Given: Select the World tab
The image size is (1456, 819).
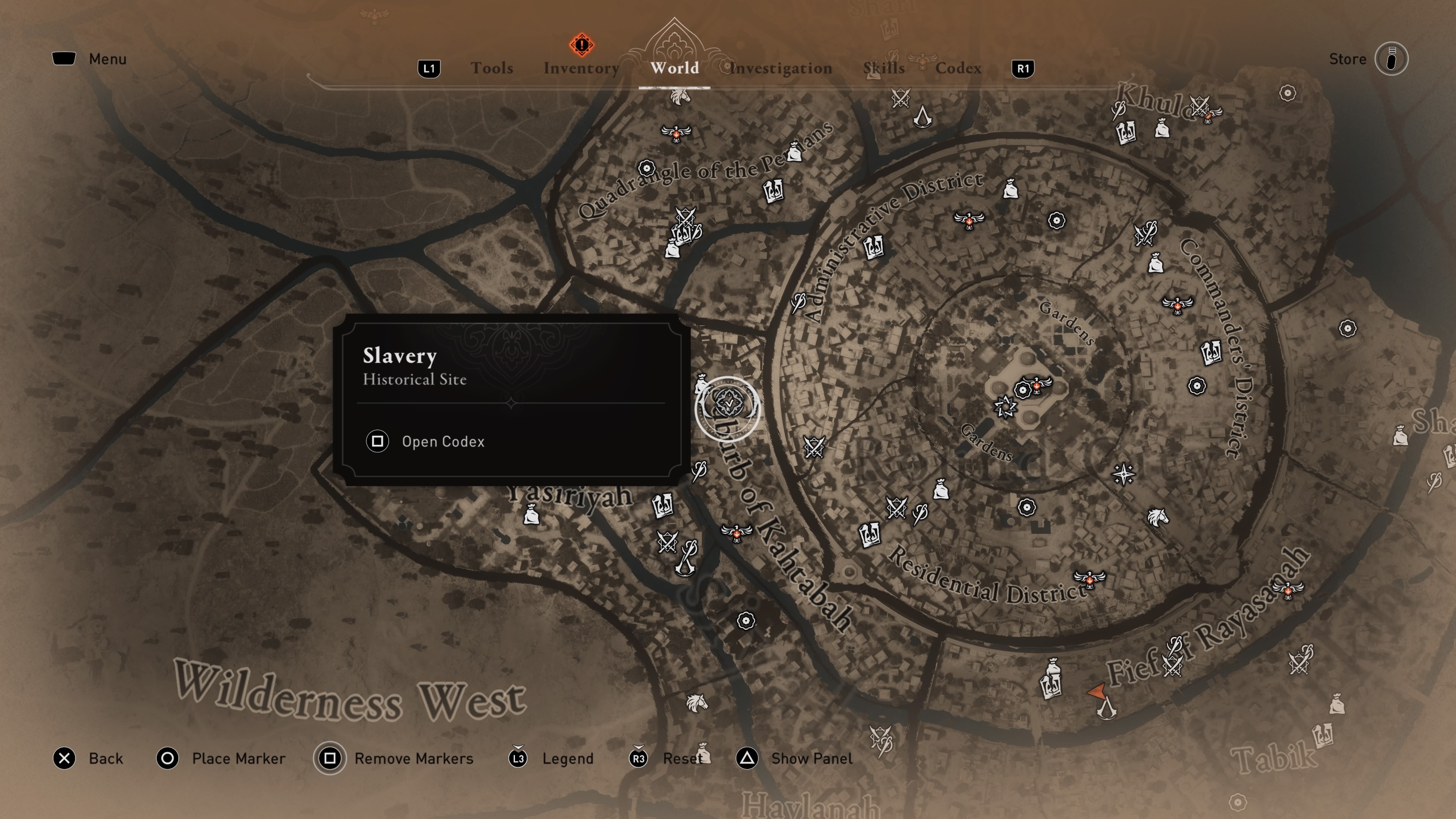Looking at the screenshot, I should click(674, 68).
